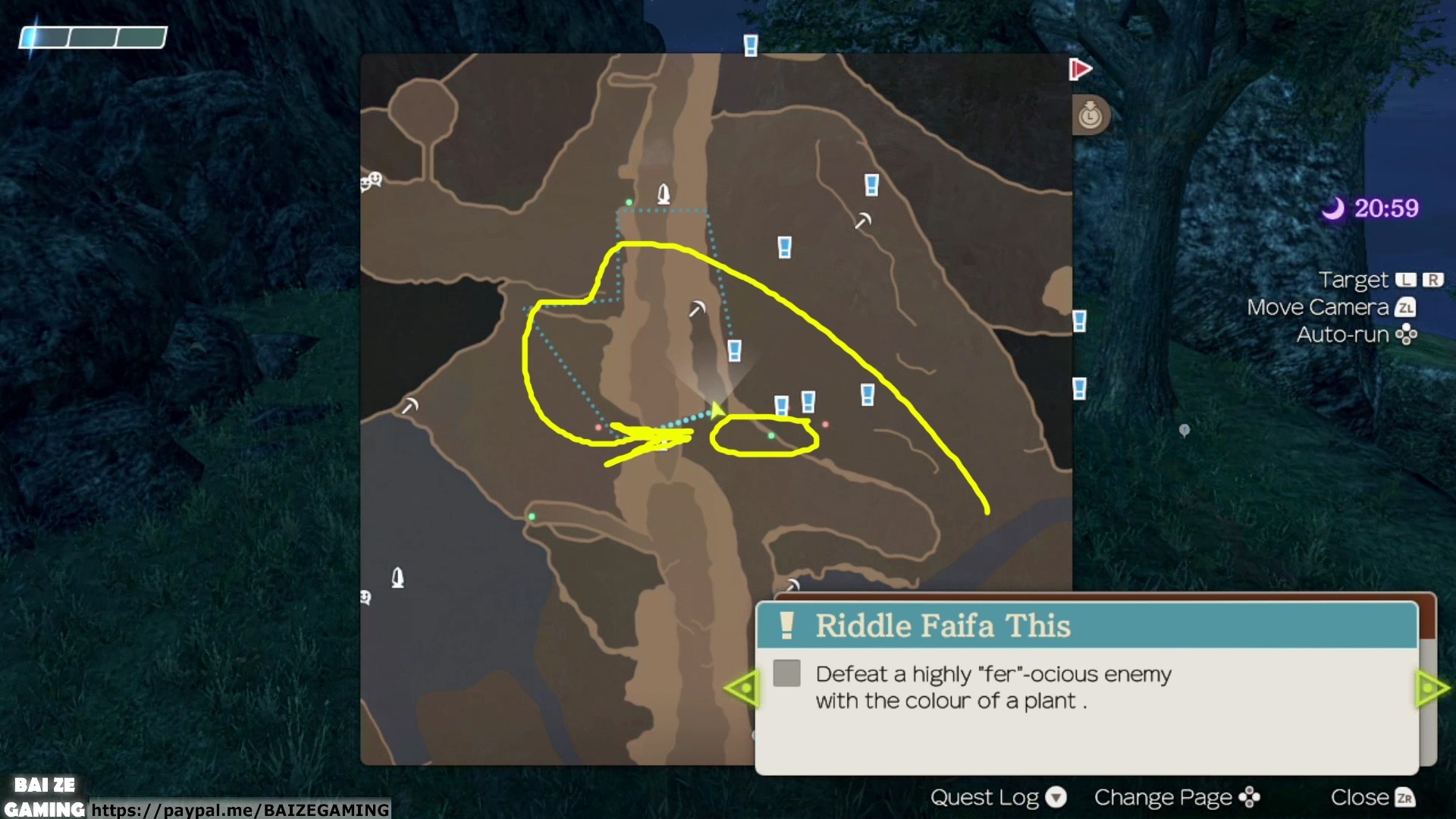
Task: Click the red flag icon beside the map
Action: (1080, 70)
